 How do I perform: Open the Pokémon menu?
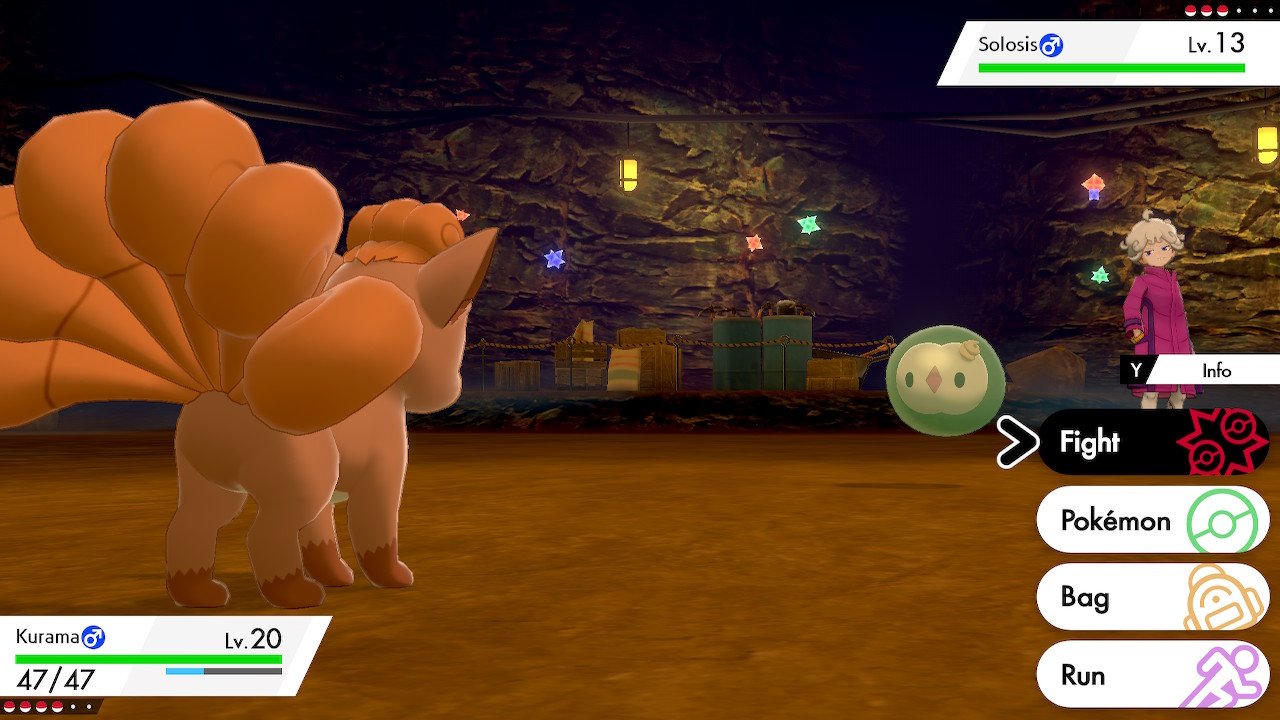(1116, 520)
